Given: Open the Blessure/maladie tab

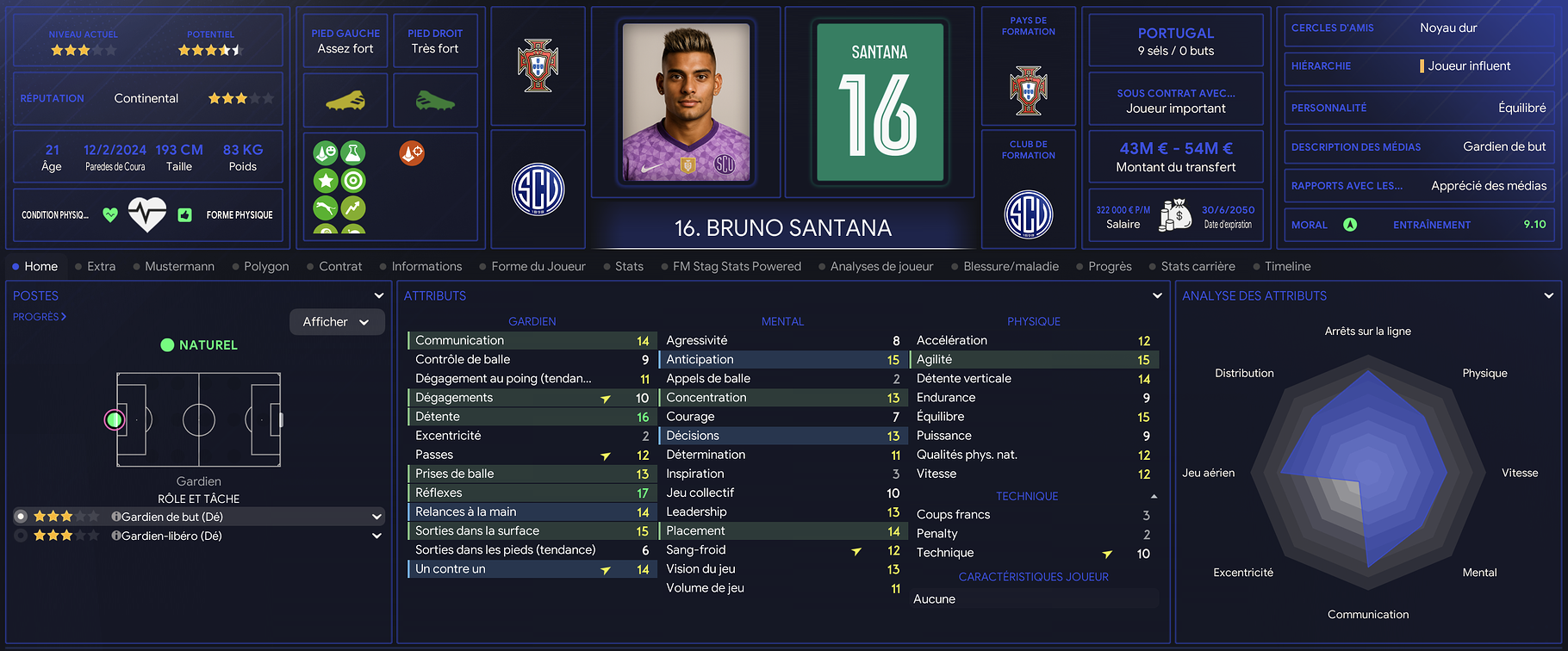Looking at the screenshot, I should click(1011, 267).
